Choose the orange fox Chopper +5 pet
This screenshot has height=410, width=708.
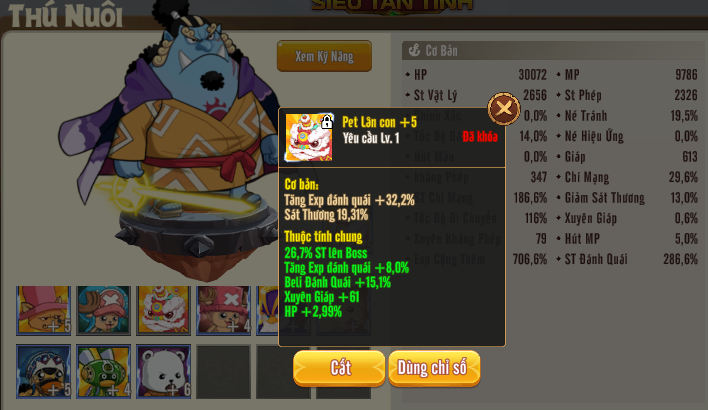(x=43, y=310)
